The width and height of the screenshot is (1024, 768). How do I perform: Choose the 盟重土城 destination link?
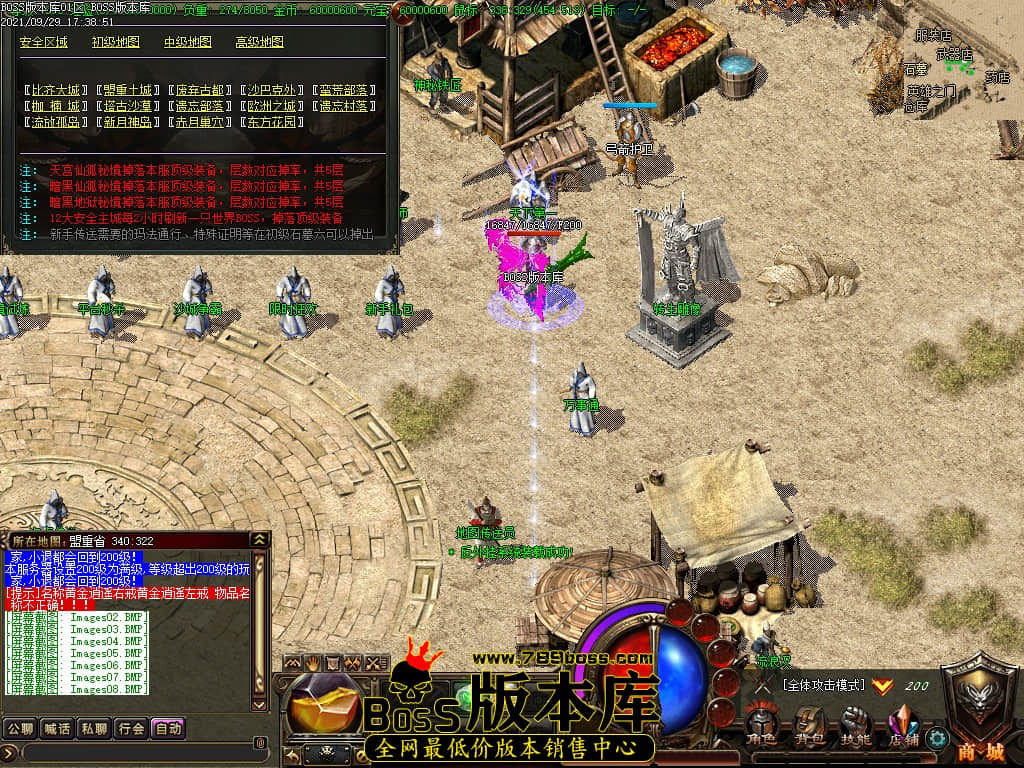[127, 90]
